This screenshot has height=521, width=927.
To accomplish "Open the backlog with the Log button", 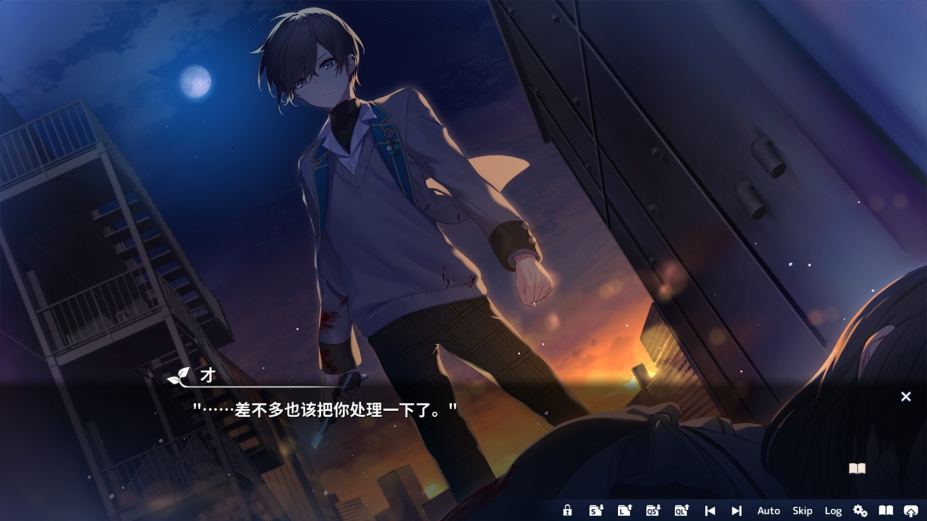I will (x=833, y=511).
